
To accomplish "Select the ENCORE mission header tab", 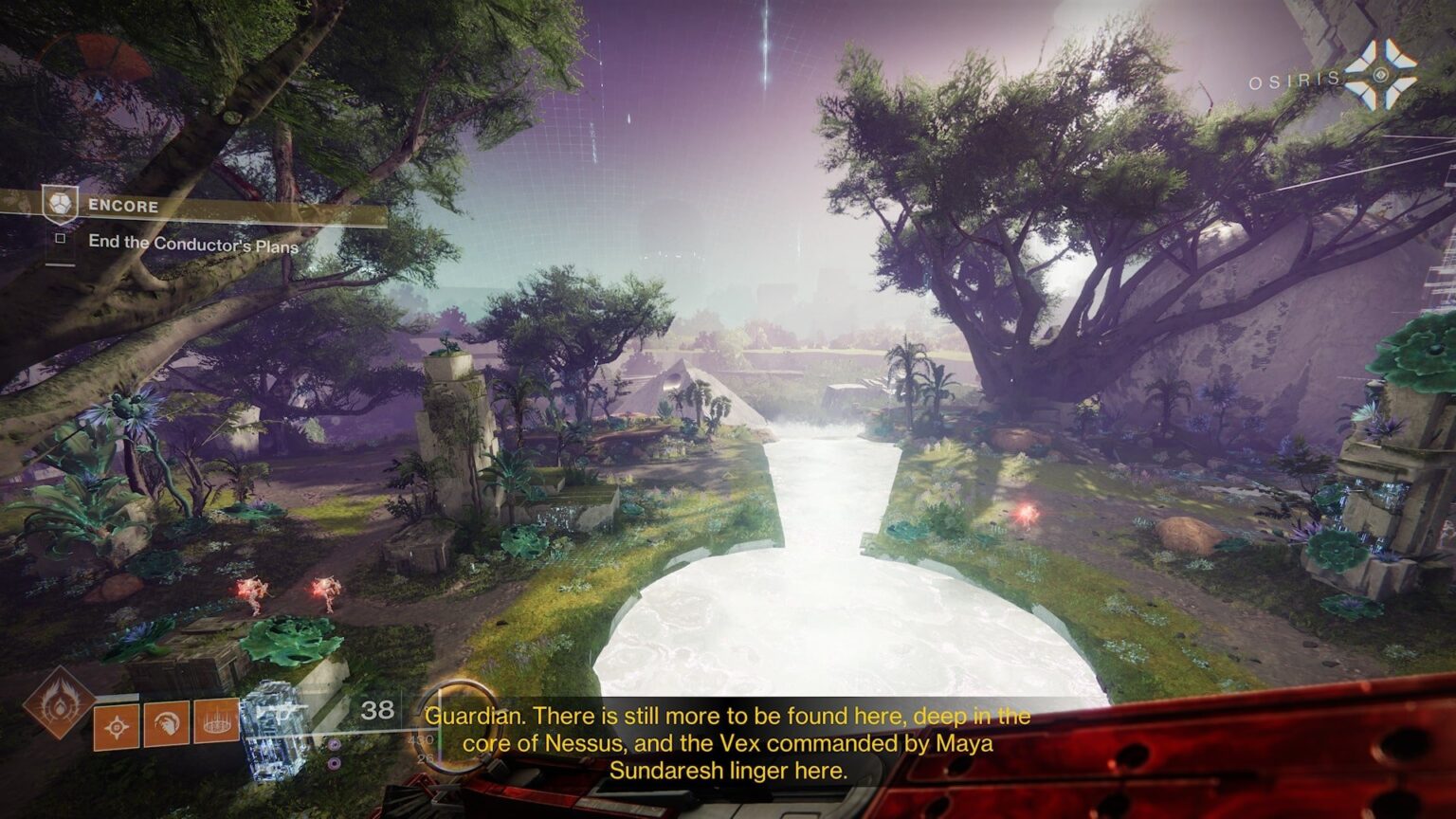I will pos(123,207).
